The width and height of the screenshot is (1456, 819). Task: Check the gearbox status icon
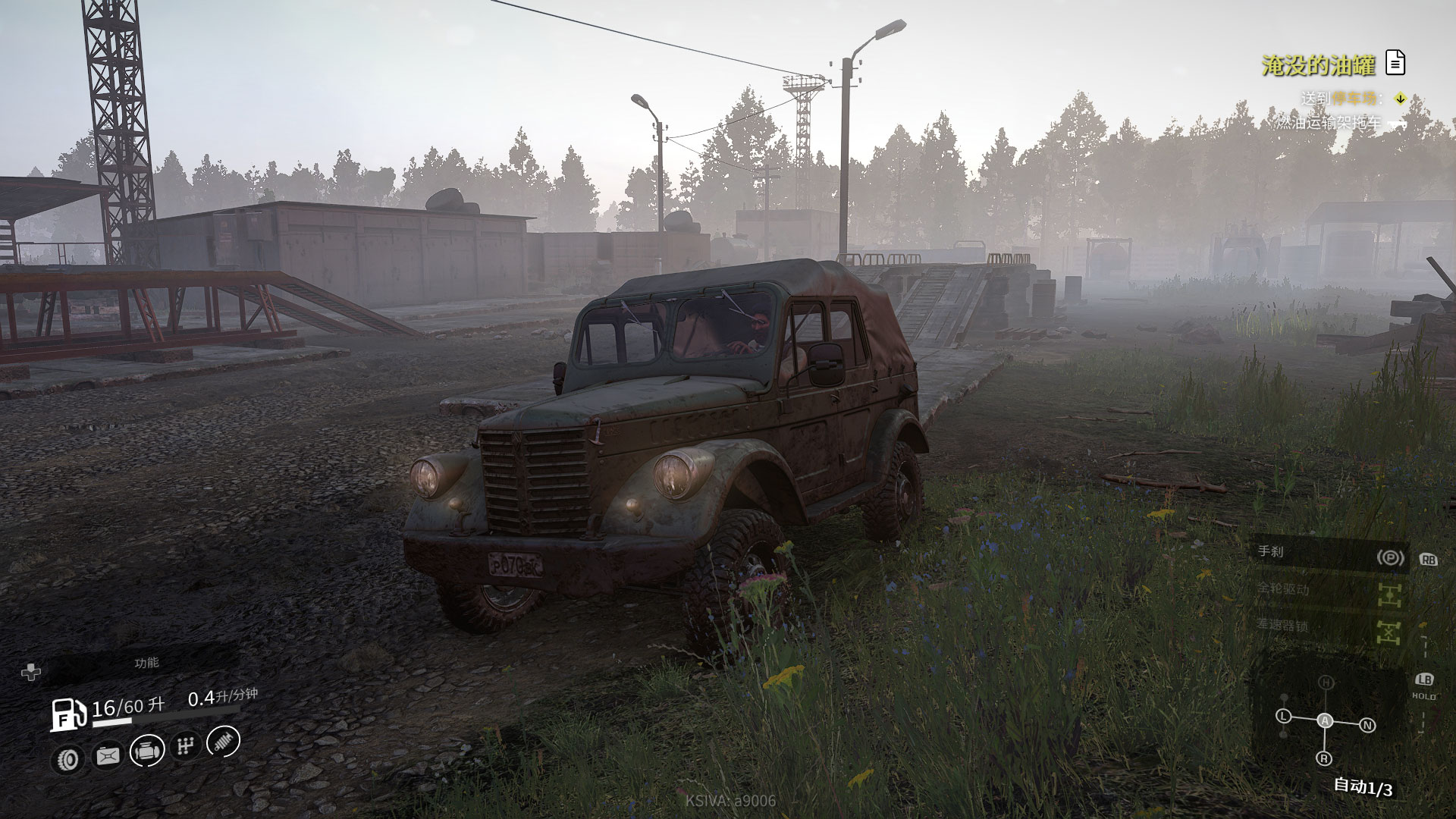(x=185, y=746)
